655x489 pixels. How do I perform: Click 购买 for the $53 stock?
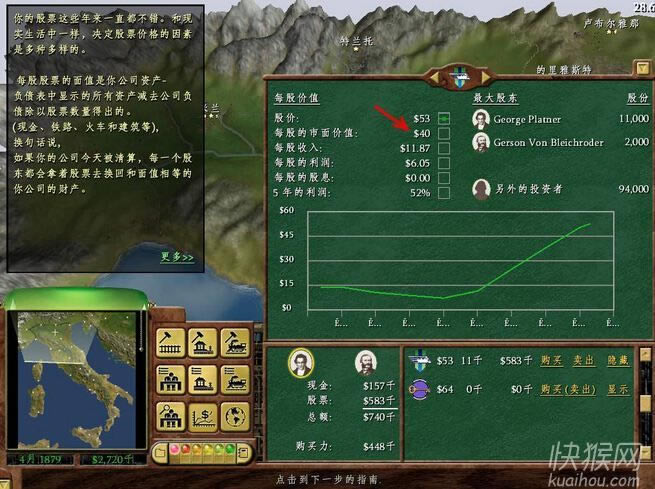tap(551, 360)
